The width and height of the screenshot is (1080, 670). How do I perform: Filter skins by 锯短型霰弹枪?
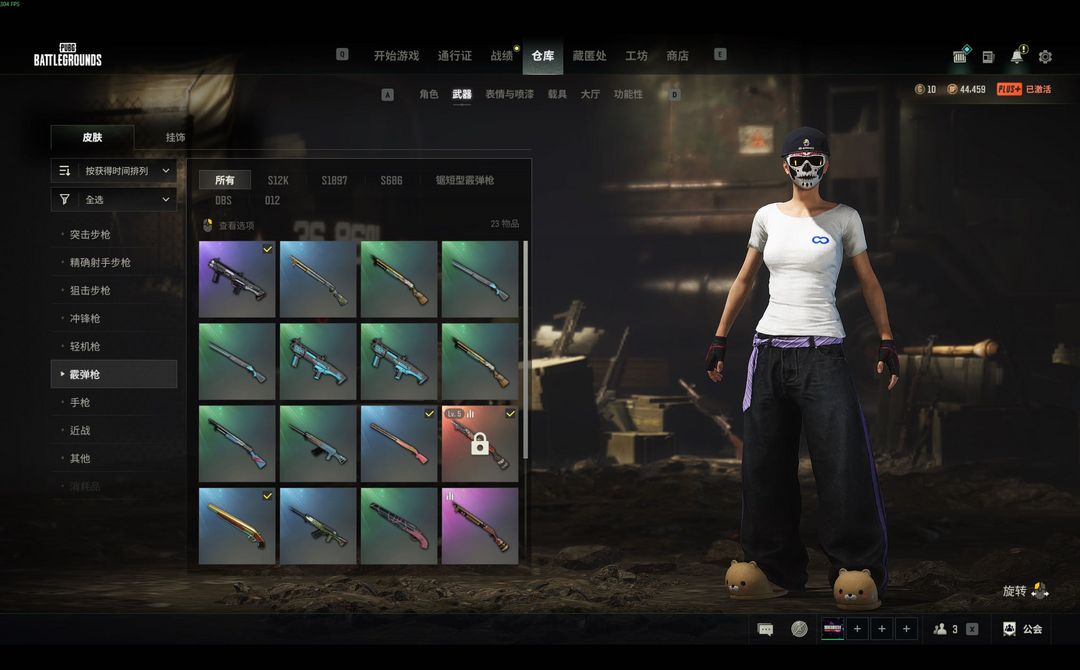coord(464,181)
